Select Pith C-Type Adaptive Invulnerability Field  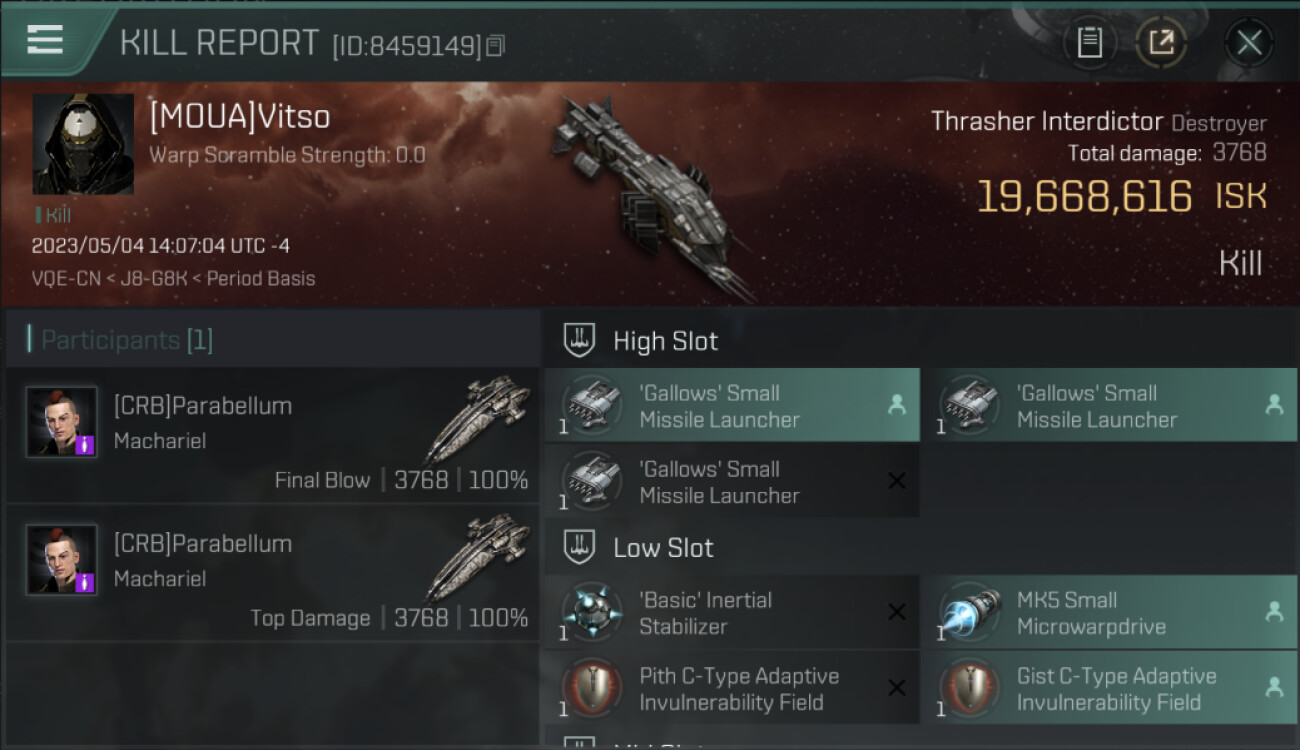[x=731, y=689]
